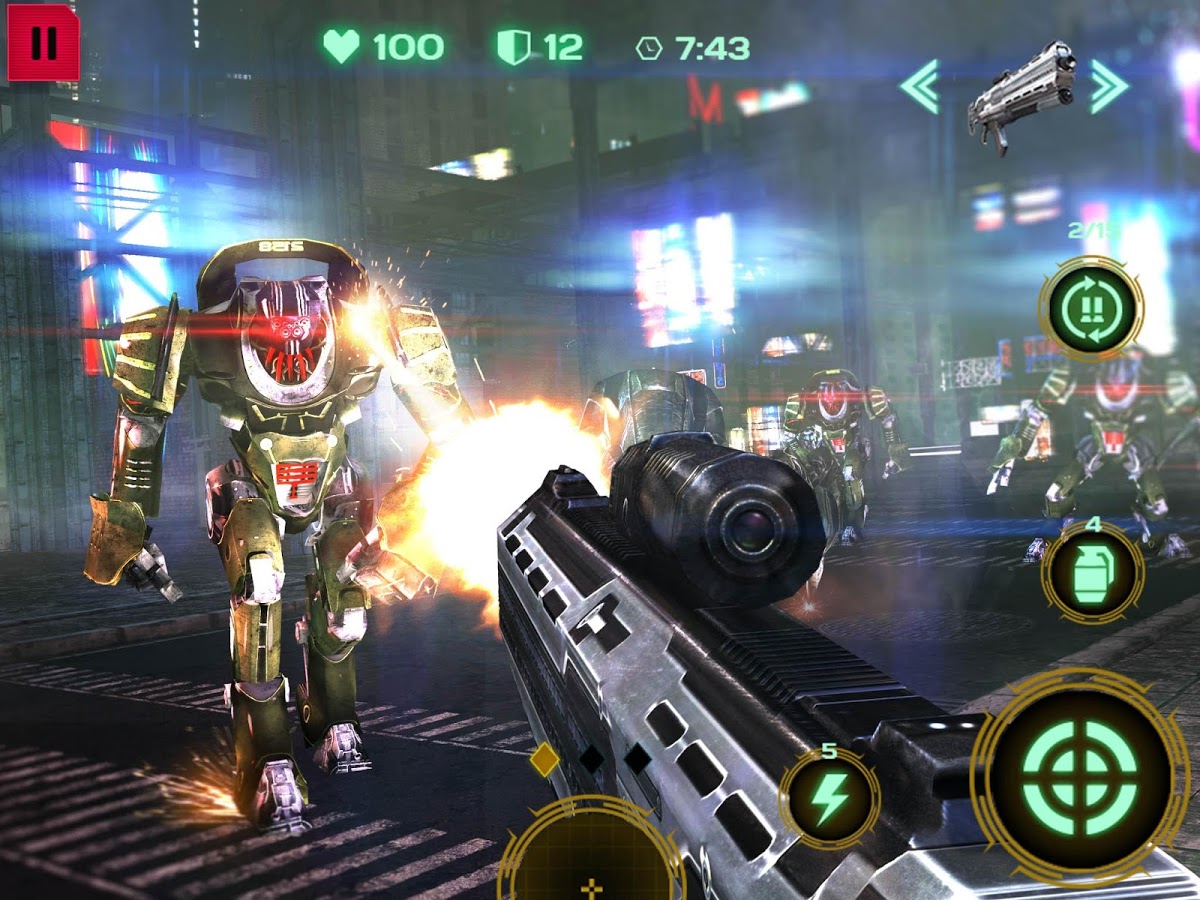The height and width of the screenshot is (900, 1200).
Task: Tap the radar at the bottom
Action: 592,860
